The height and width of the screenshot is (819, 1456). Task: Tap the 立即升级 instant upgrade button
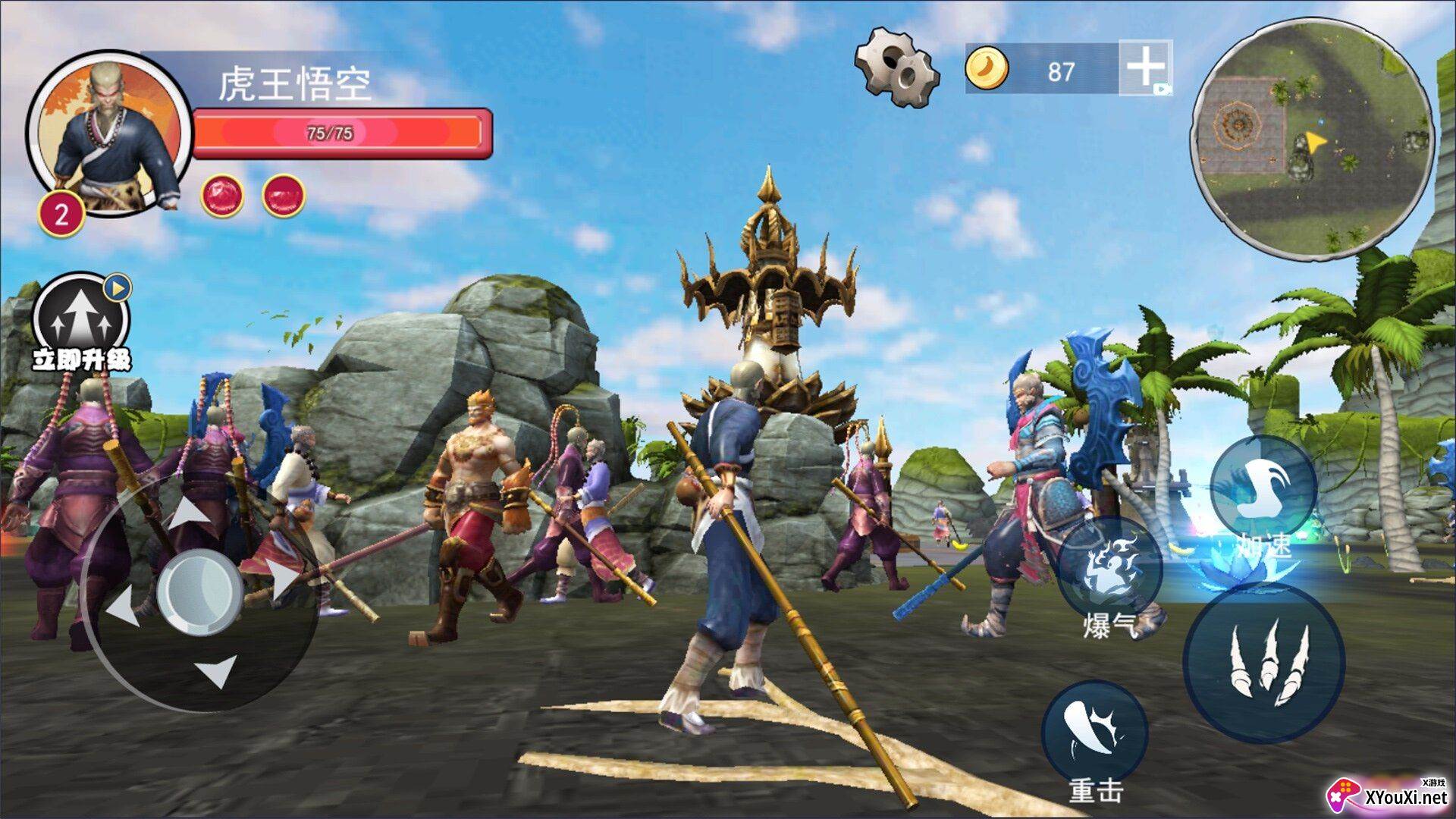81,323
